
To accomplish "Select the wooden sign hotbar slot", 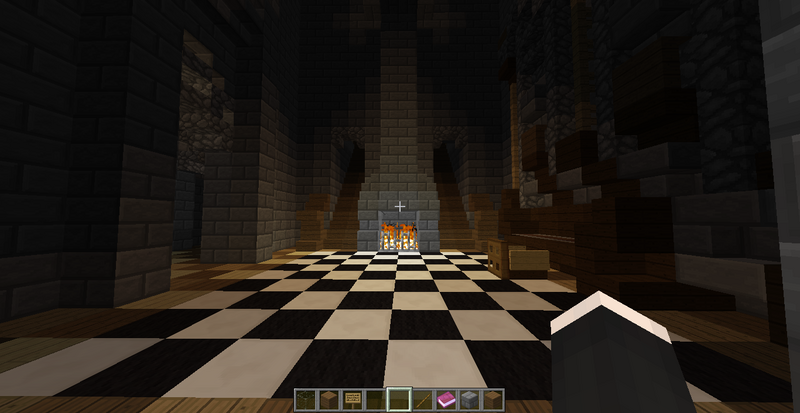I will click(355, 399).
